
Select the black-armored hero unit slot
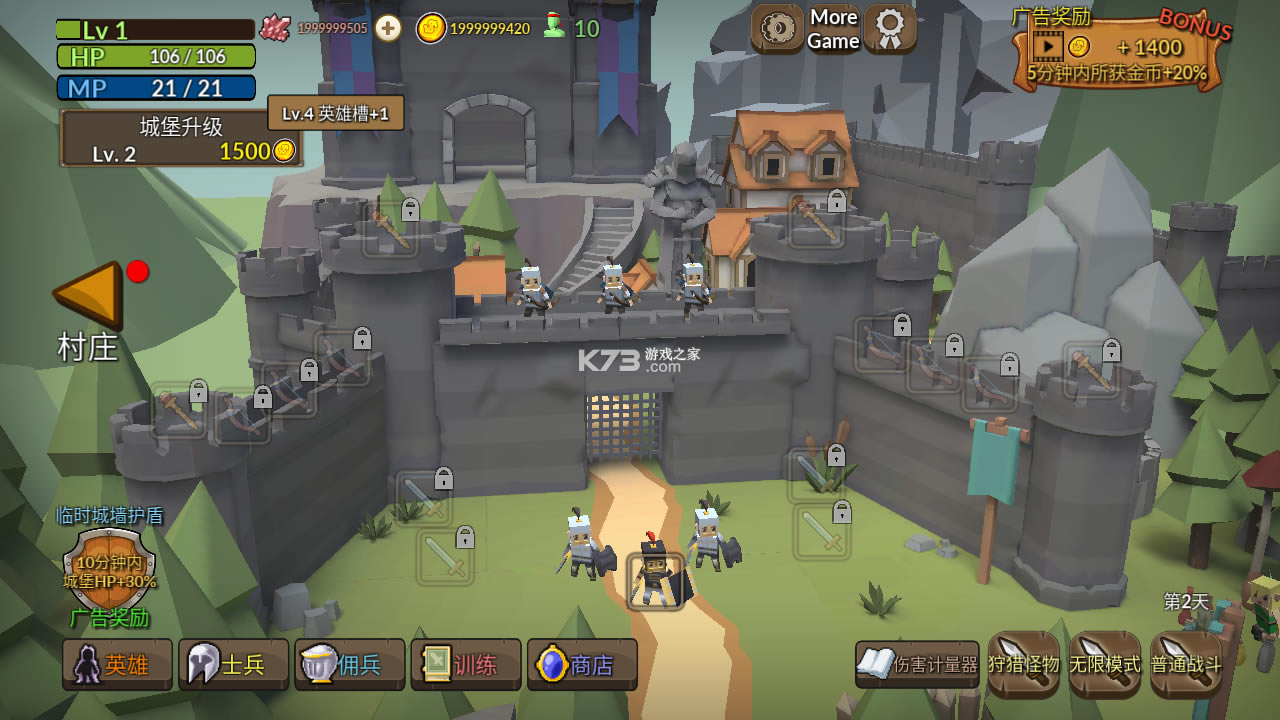point(656,580)
